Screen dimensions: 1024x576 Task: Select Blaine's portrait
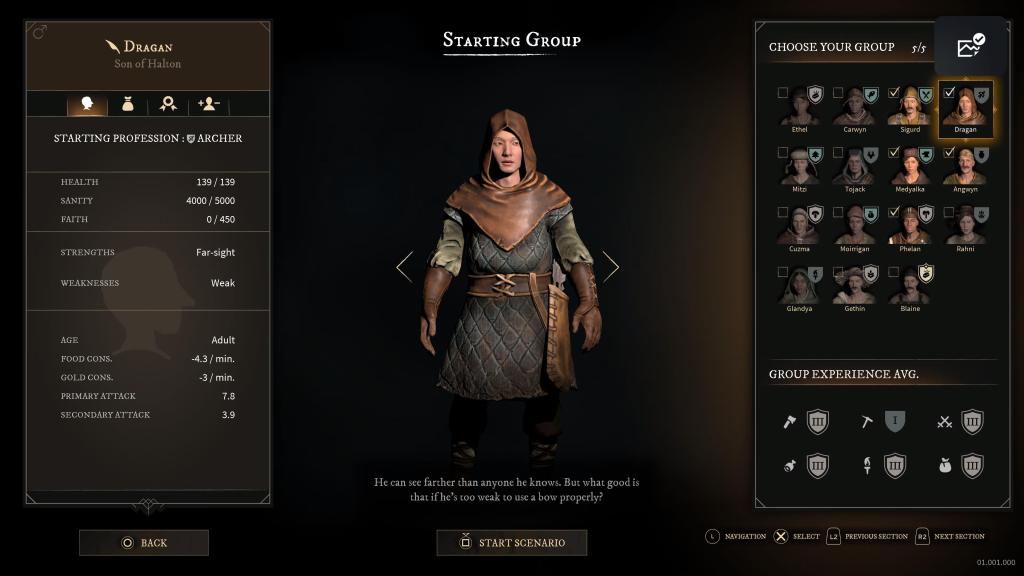click(909, 287)
